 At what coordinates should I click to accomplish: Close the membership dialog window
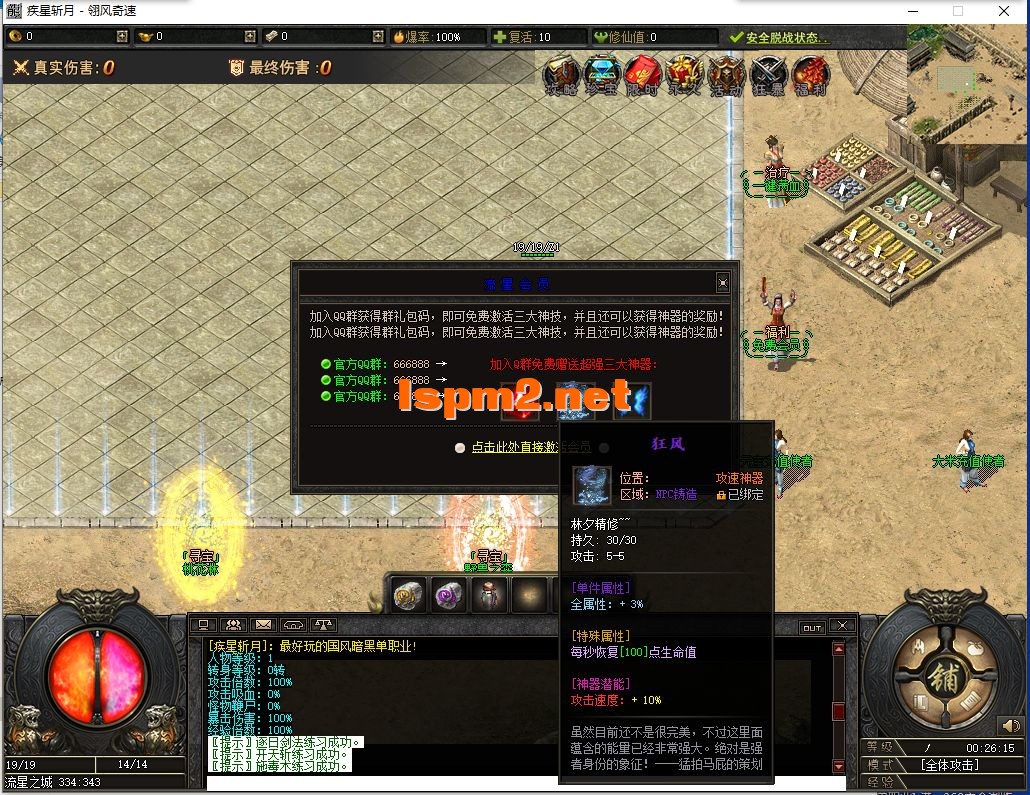[x=723, y=283]
